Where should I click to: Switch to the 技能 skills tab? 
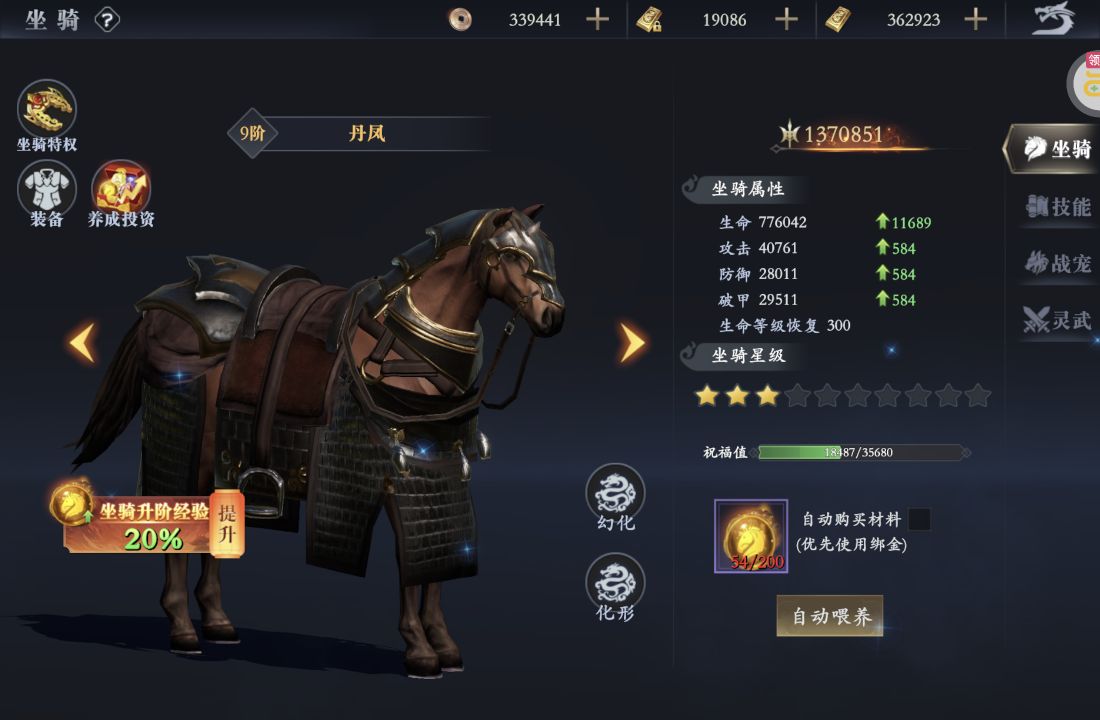point(1058,207)
